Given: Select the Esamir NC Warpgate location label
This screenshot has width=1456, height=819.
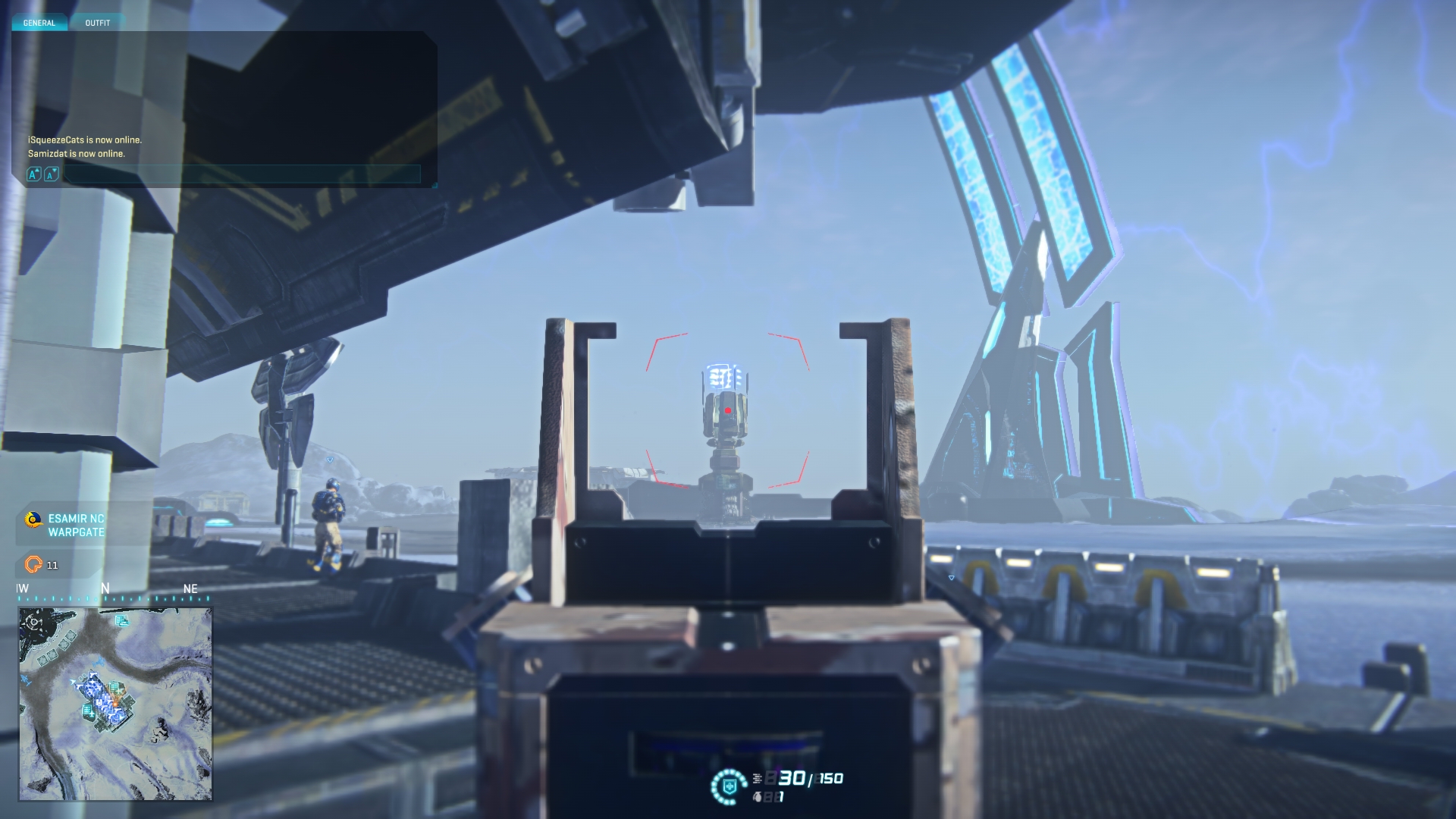Looking at the screenshot, I should click(76, 525).
